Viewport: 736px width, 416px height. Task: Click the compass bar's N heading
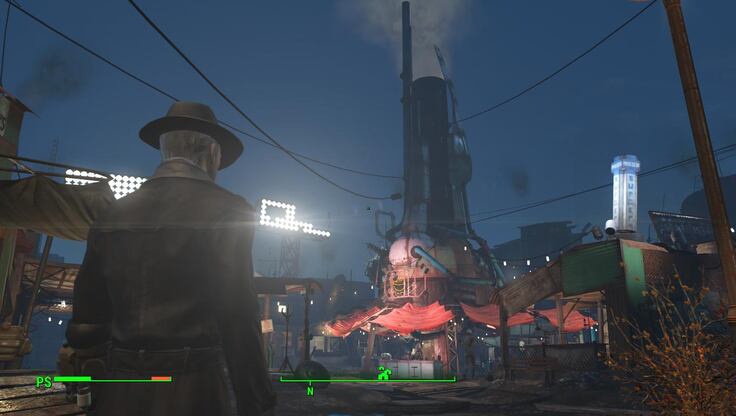[310, 391]
